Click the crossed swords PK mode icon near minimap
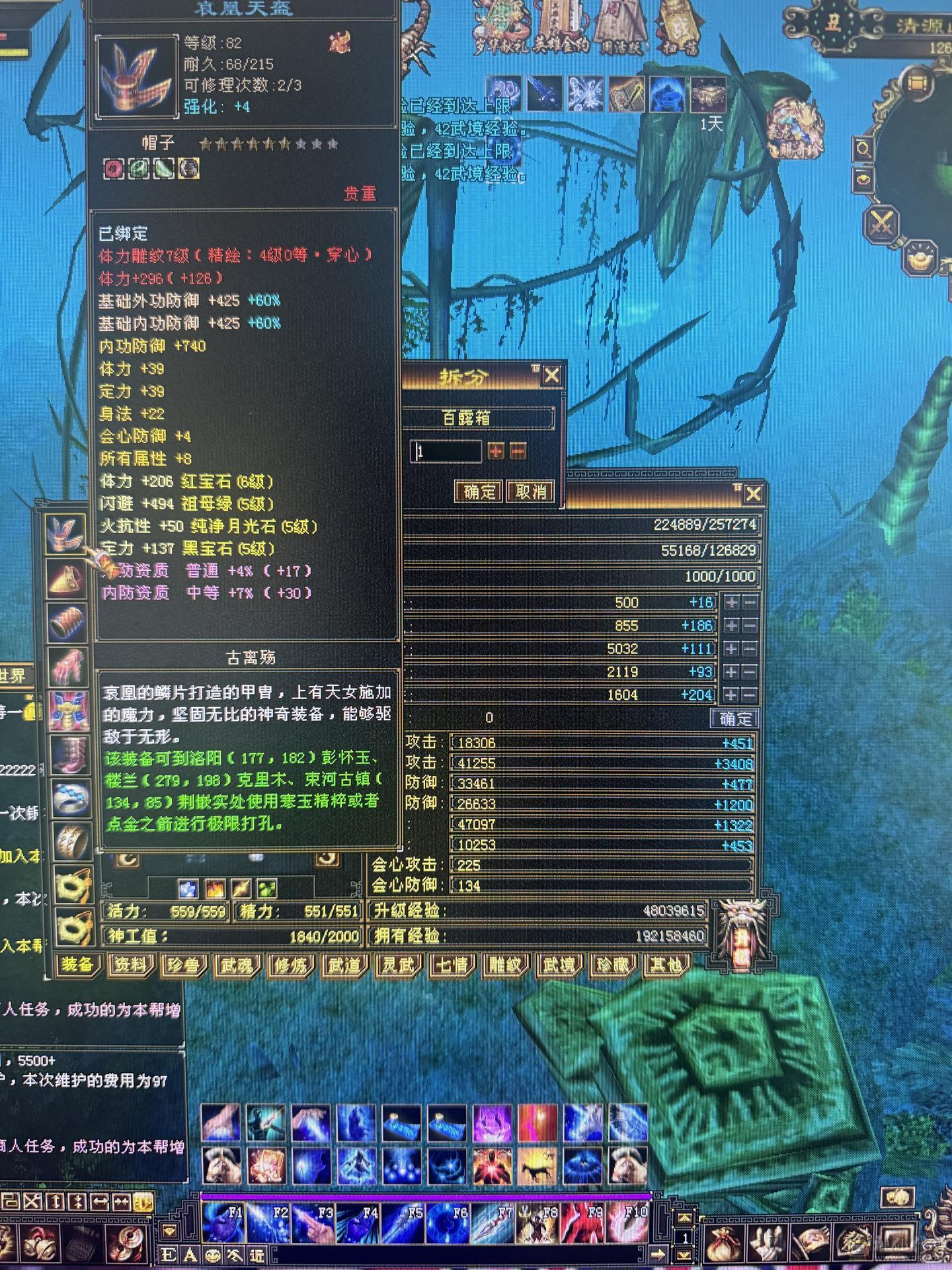 coord(882,224)
